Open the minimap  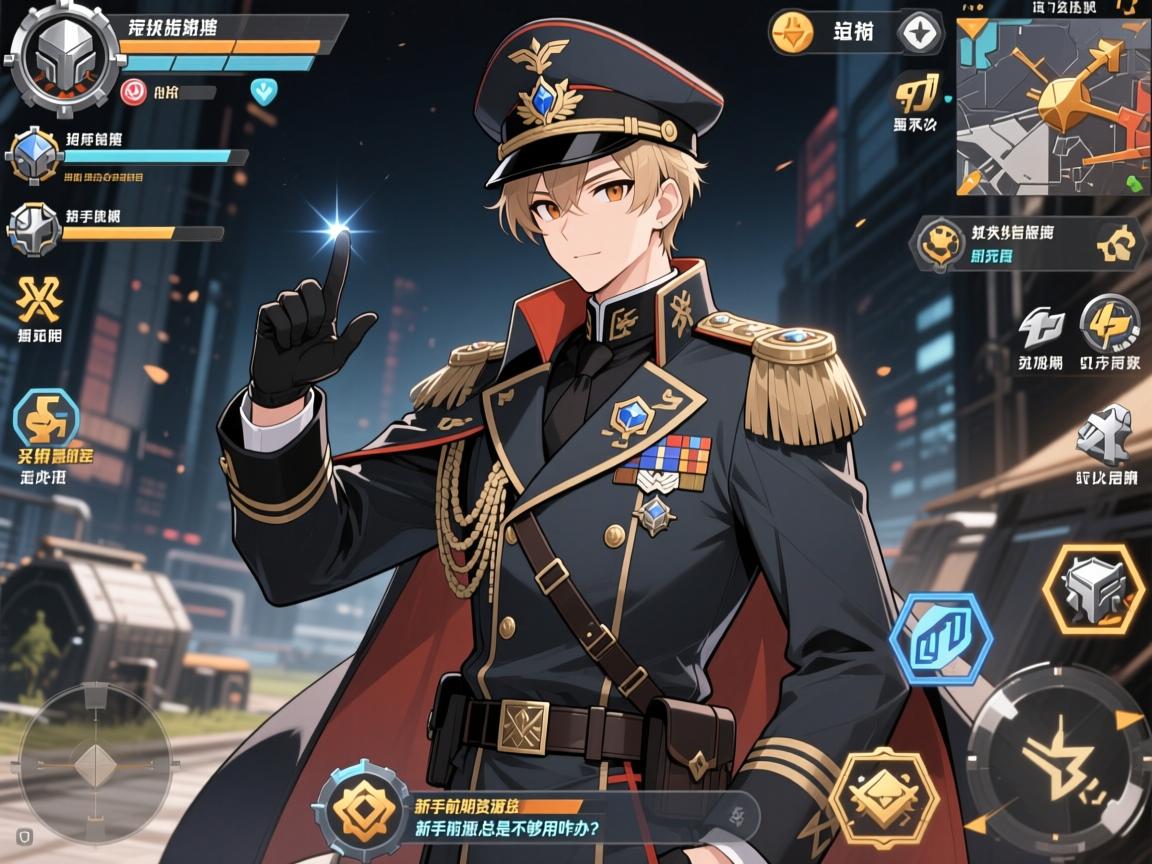point(1051,106)
